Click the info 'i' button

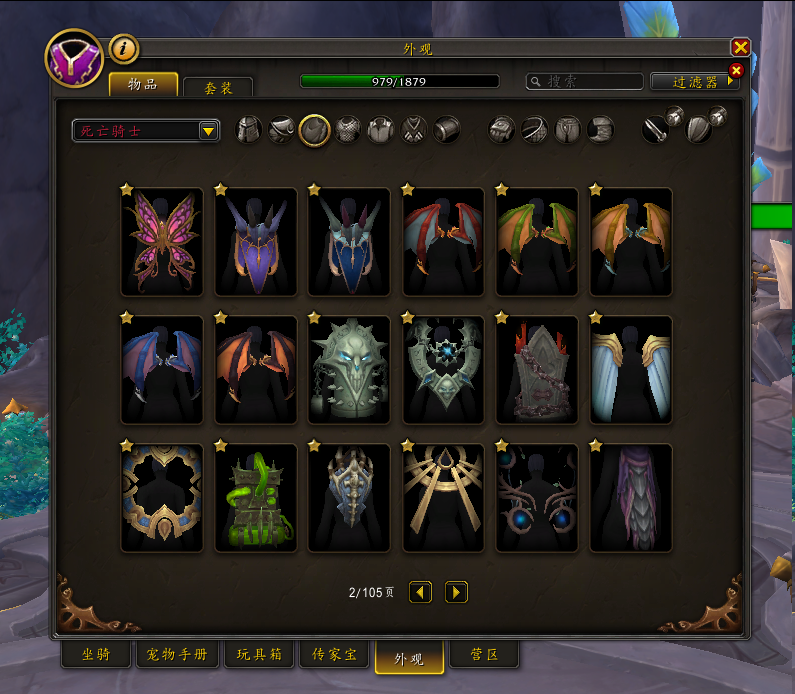click(x=123, y=48)
